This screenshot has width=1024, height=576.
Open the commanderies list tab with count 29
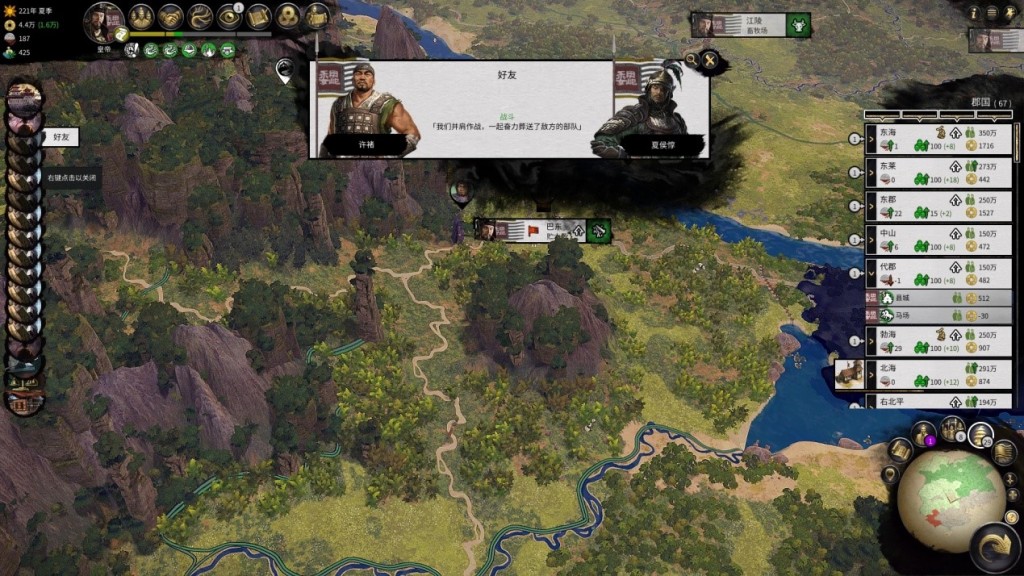coord(980,435)
